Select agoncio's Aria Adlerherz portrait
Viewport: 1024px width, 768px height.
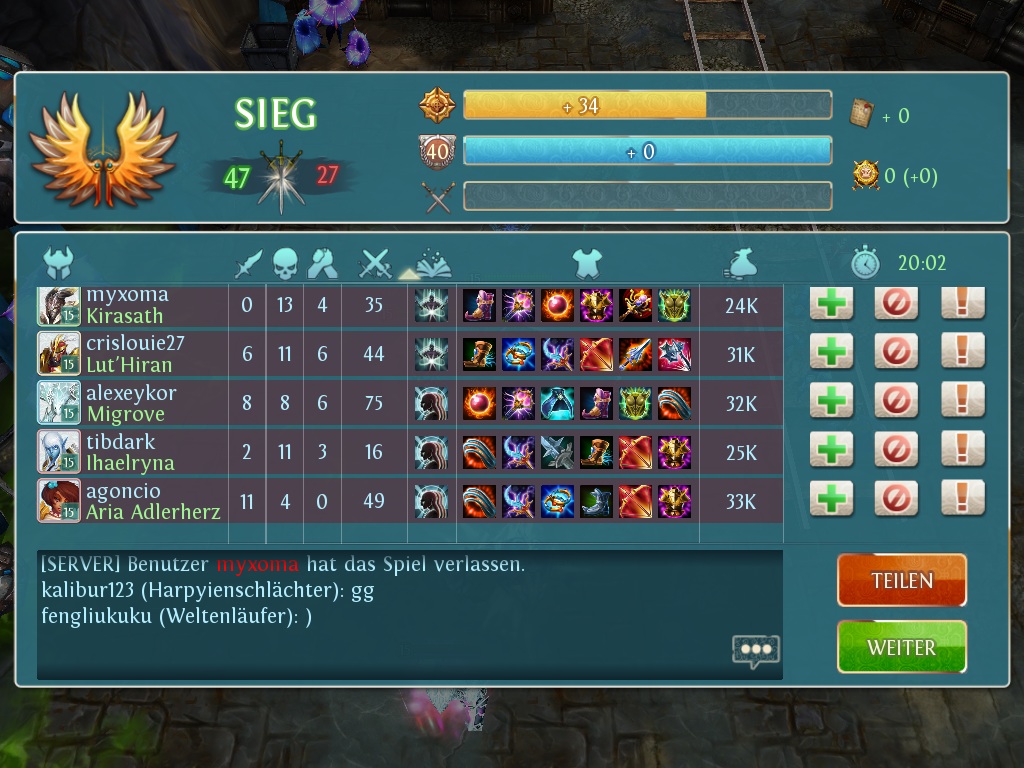click(59, 500)
